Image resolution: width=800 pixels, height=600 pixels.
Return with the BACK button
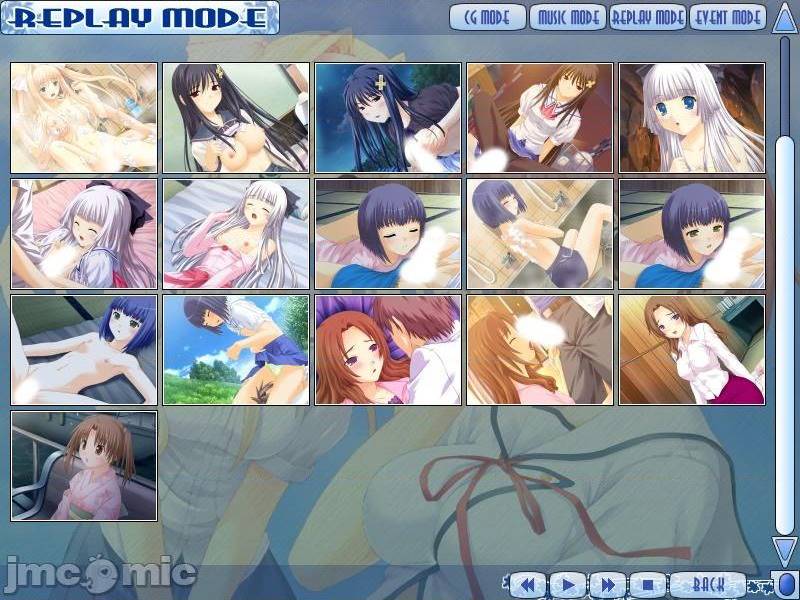(707, 584)
